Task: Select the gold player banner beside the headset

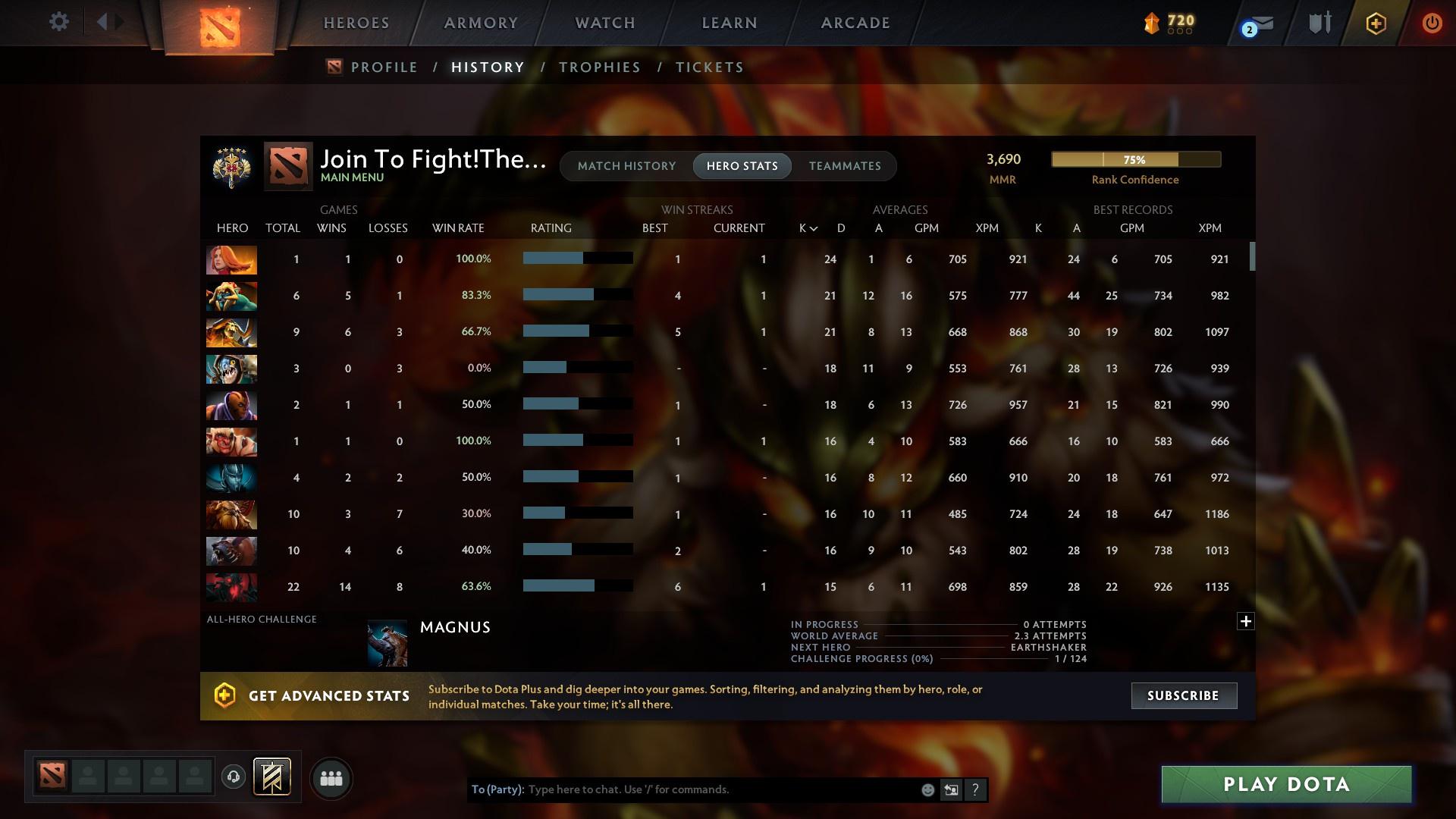Action: pyautogui.click(x=271, y=778)
